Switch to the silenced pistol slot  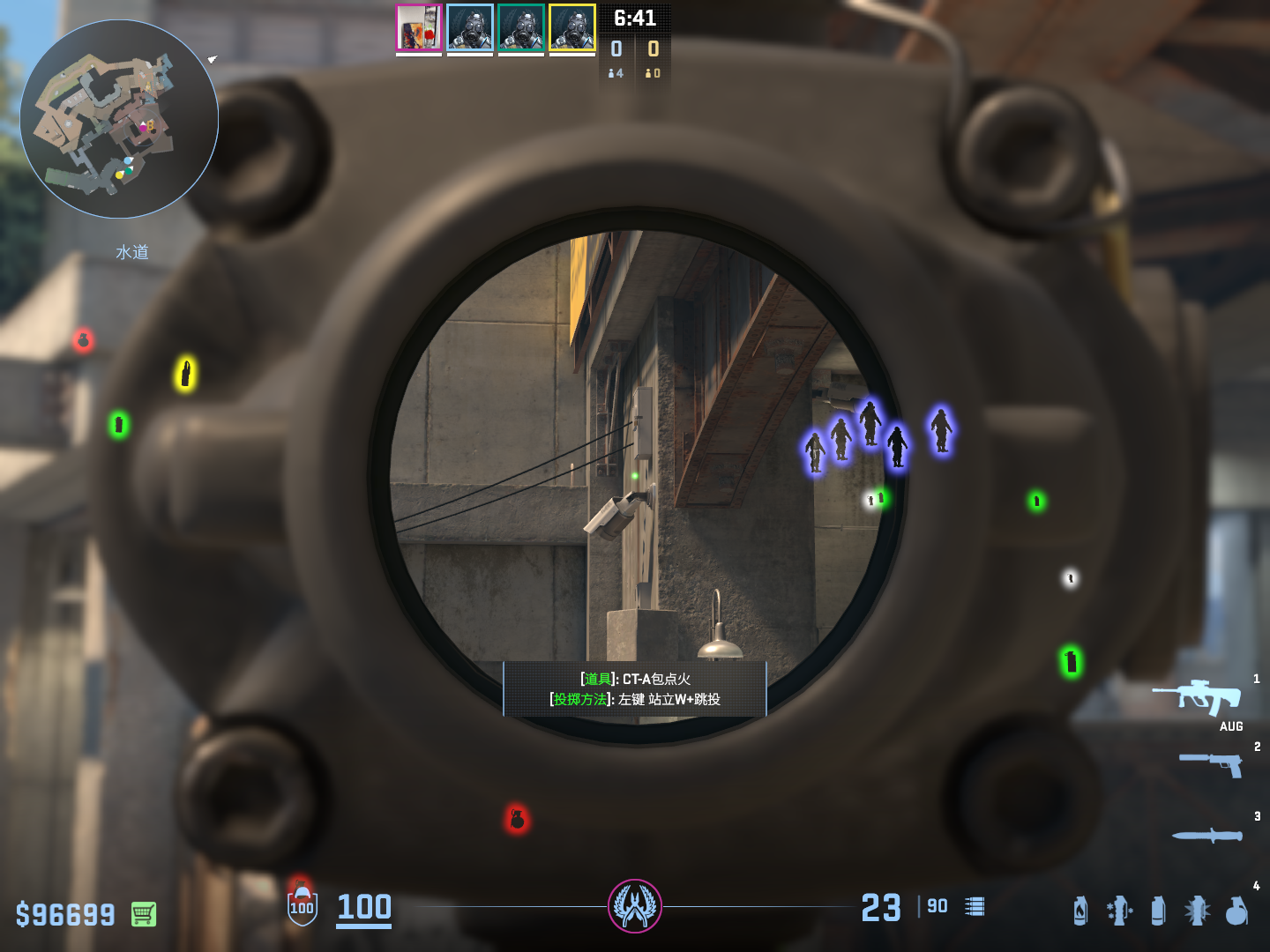(1211, 763)
